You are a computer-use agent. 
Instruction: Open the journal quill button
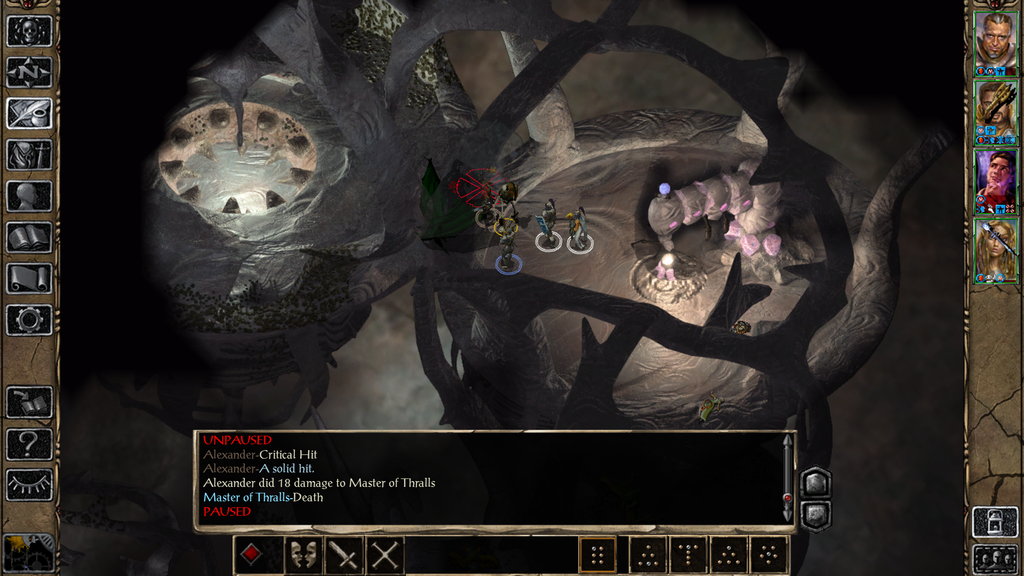pyautogui.click(x=29, y=113)
